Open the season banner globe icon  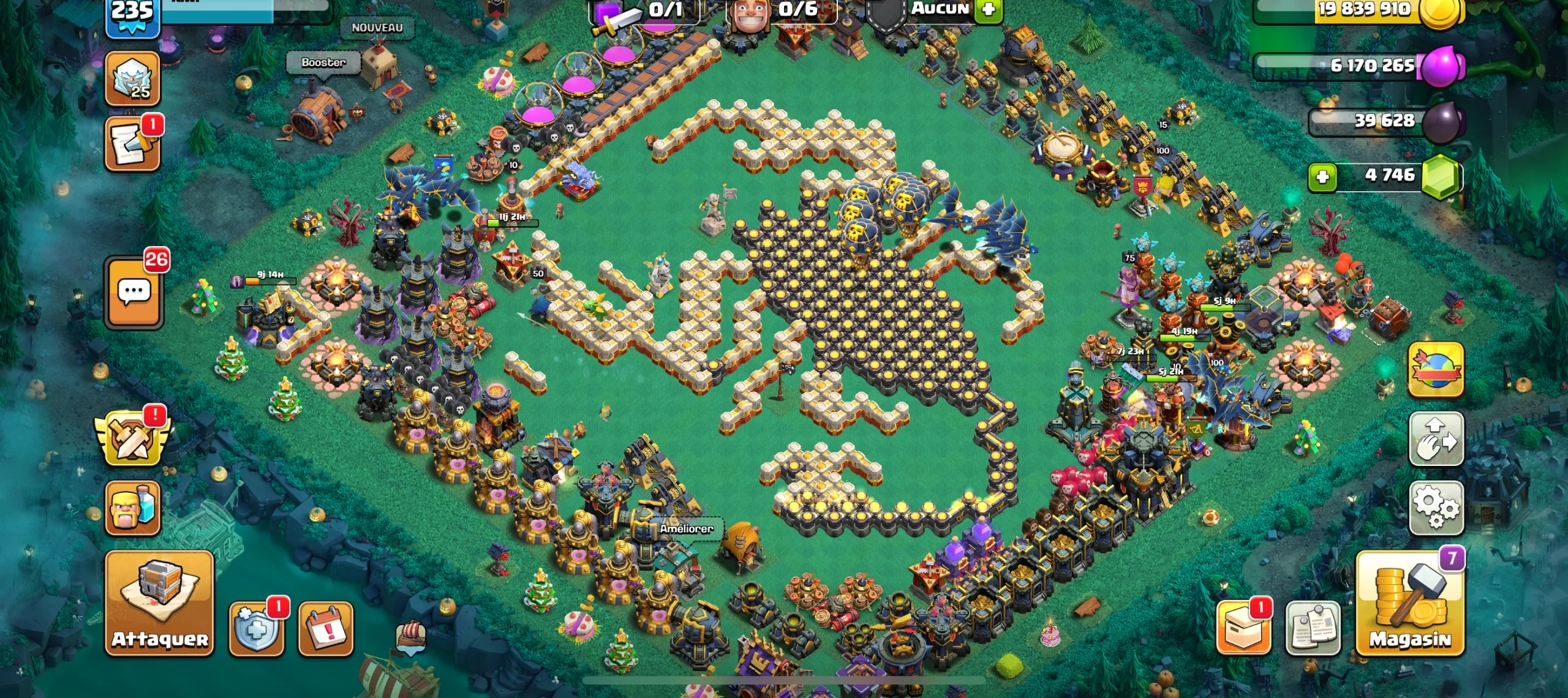click(1436, 368)
